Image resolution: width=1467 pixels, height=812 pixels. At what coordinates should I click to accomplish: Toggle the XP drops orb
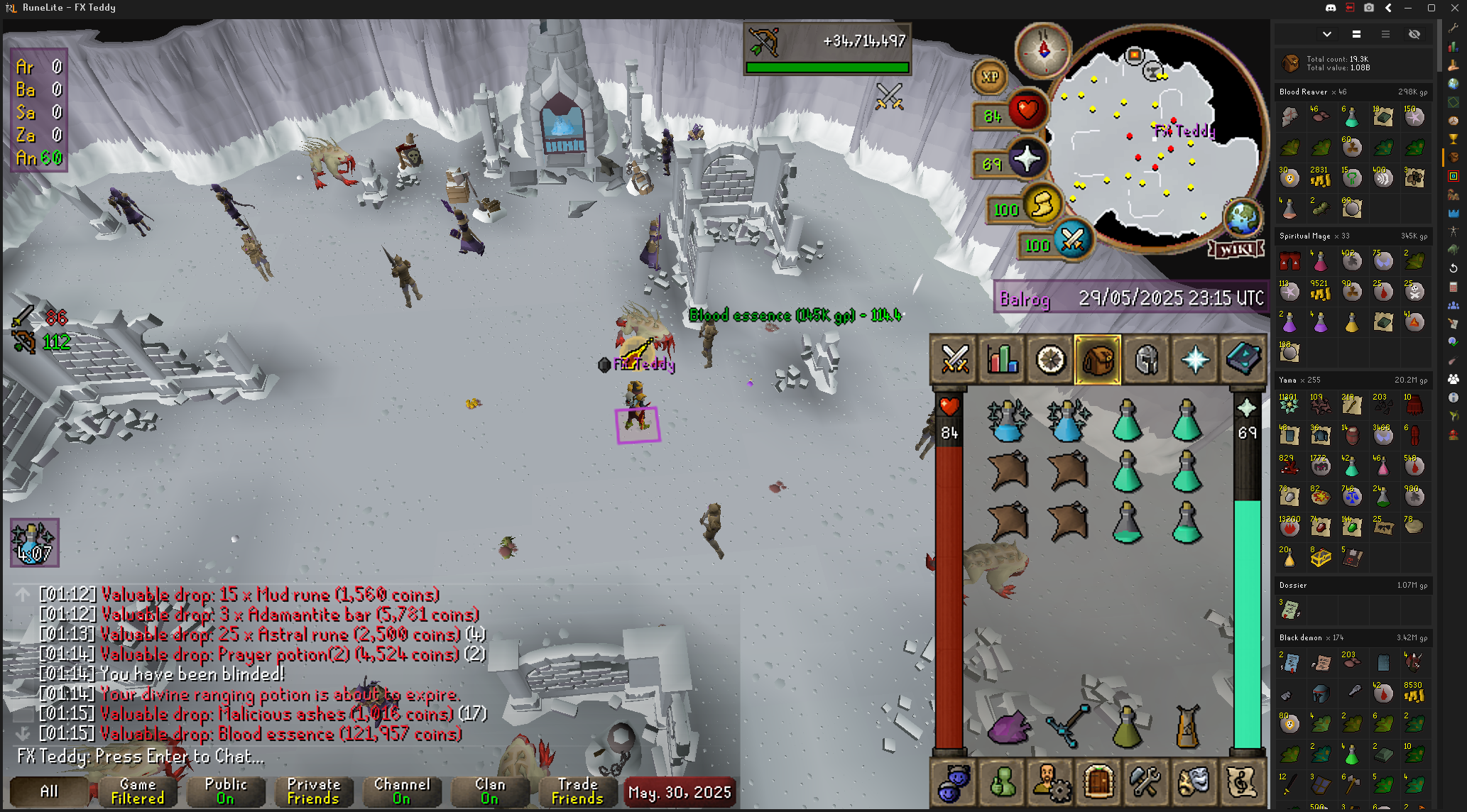[x=991, y=77]
